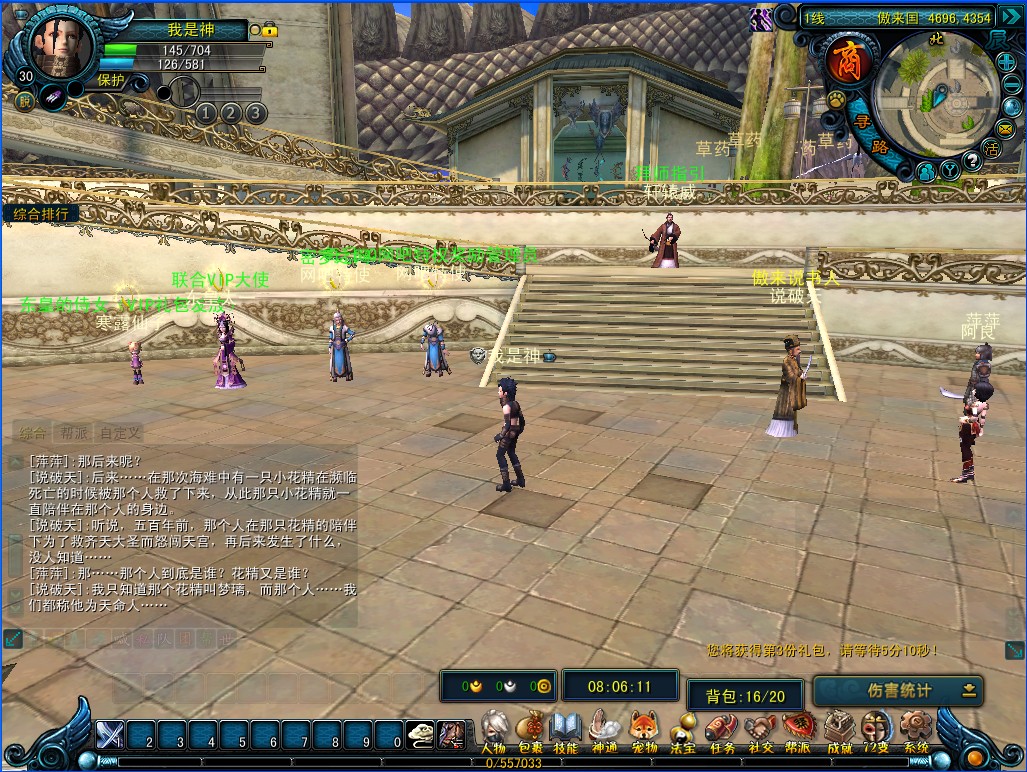Viewport: 1027px width, 772px height.
Task: Expand the 伤害统计 damage statistics panel
Action: click(969, 690)
